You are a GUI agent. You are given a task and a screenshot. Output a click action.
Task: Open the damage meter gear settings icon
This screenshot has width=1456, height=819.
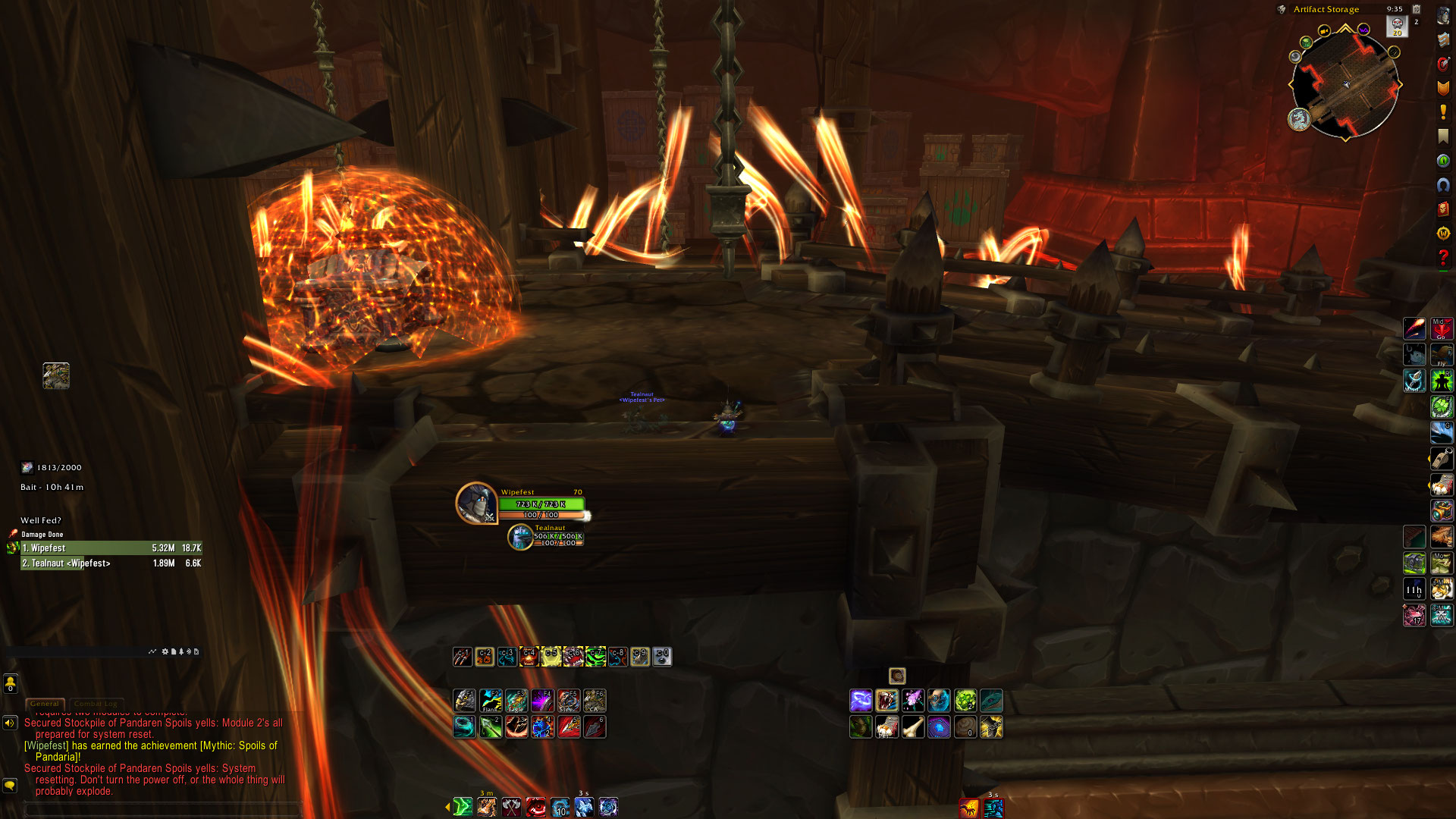(165, 651)
